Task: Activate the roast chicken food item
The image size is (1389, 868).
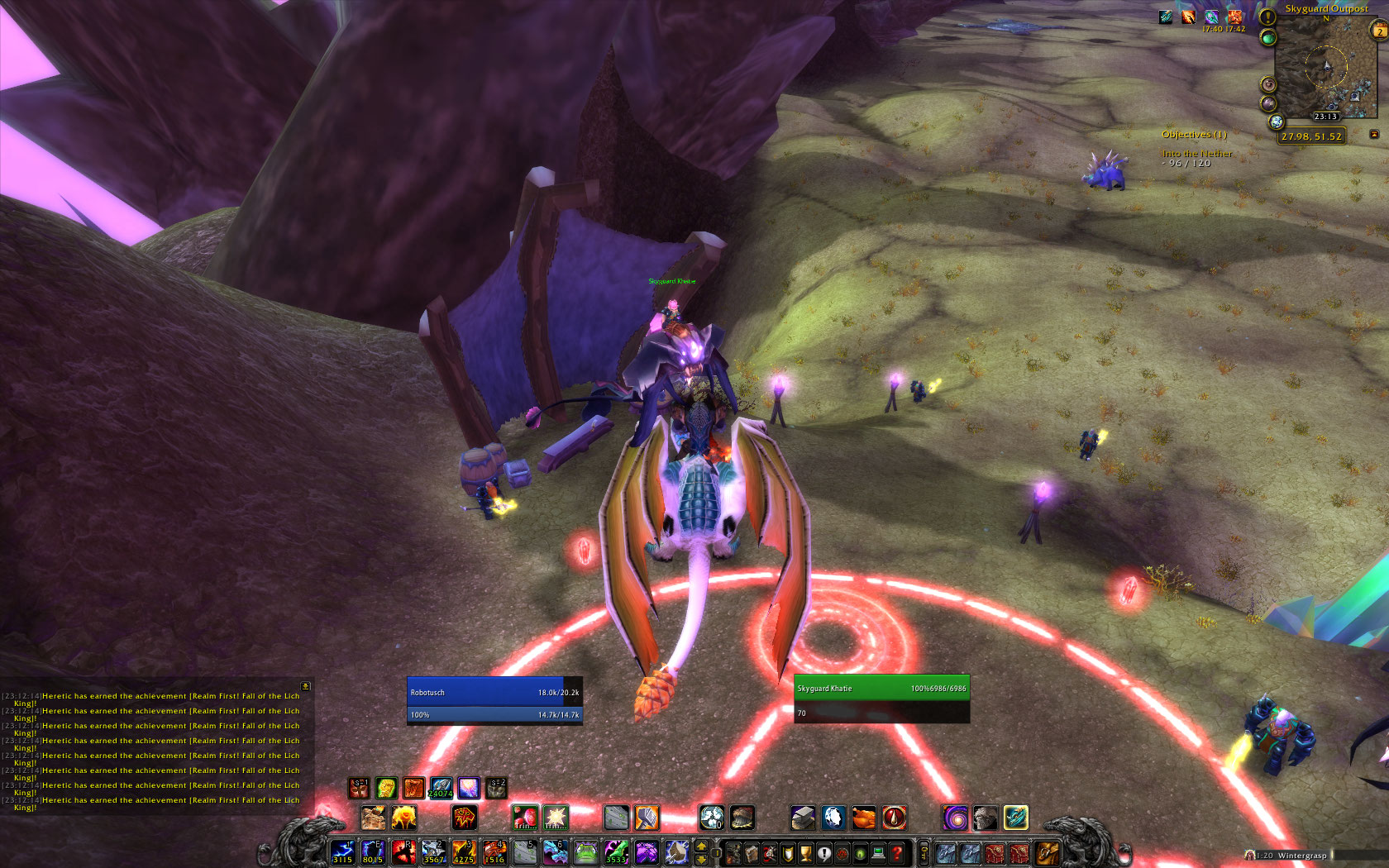Action: tap(863, 818)
